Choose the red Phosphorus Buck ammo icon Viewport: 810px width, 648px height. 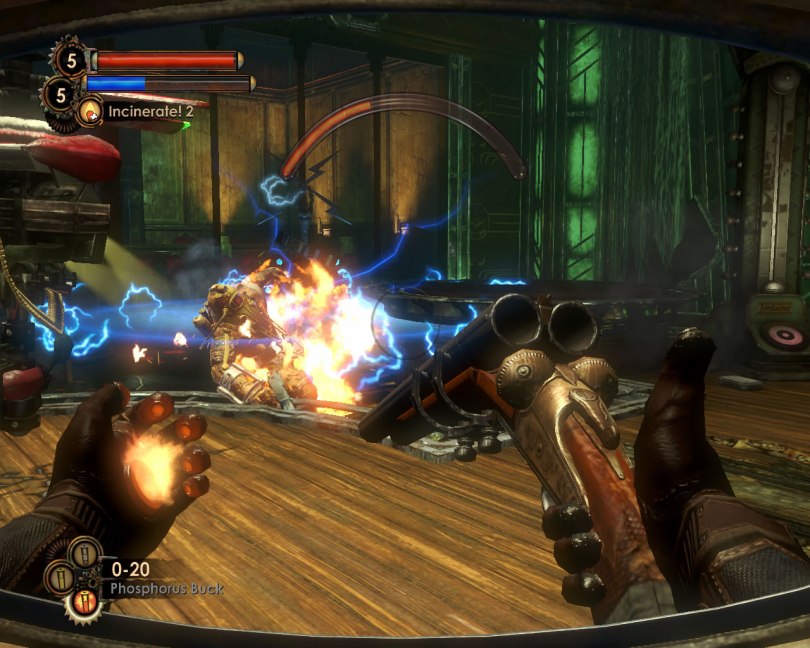tap(83, 602)
